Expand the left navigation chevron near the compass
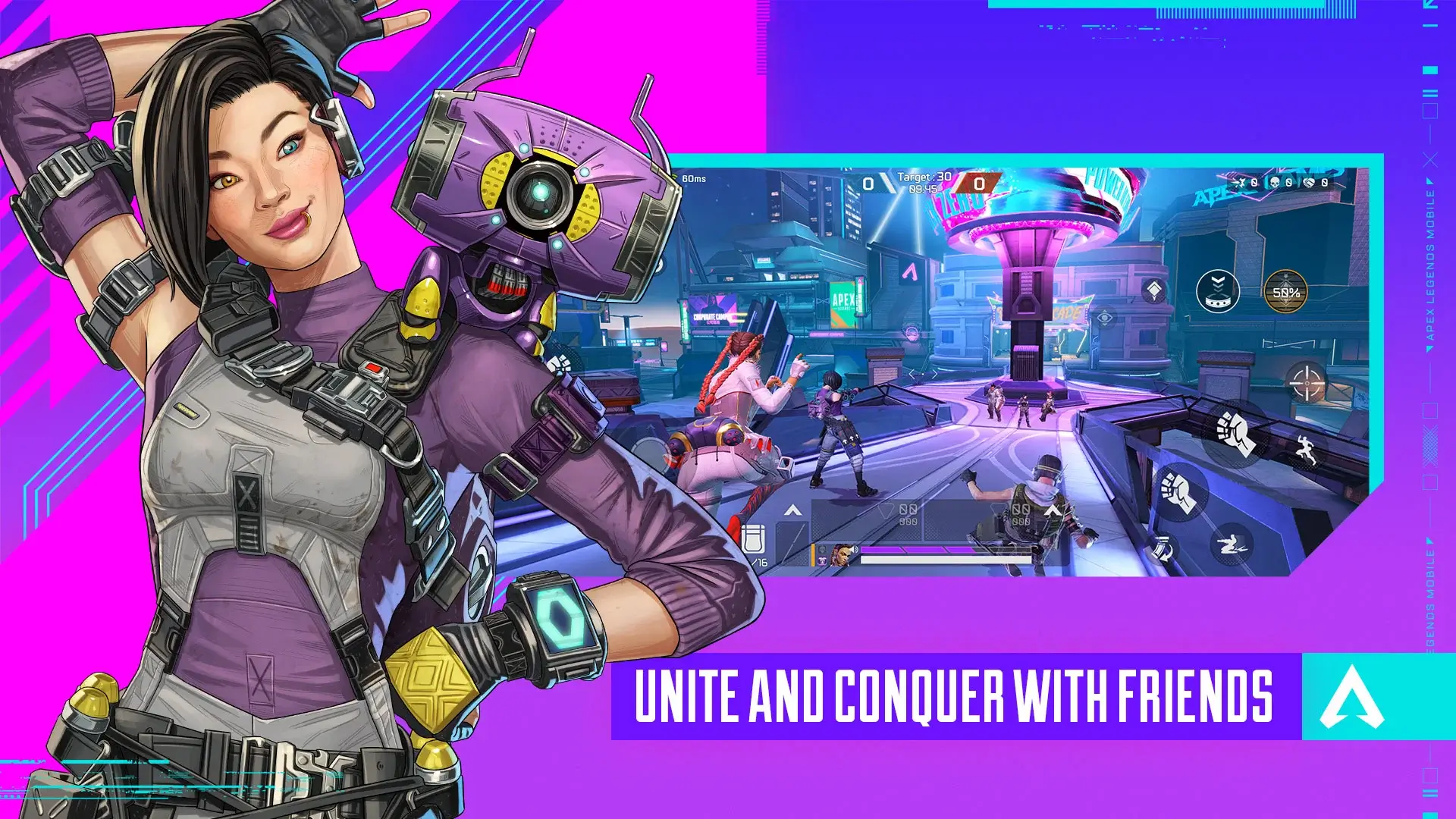 tap(912, 374)
